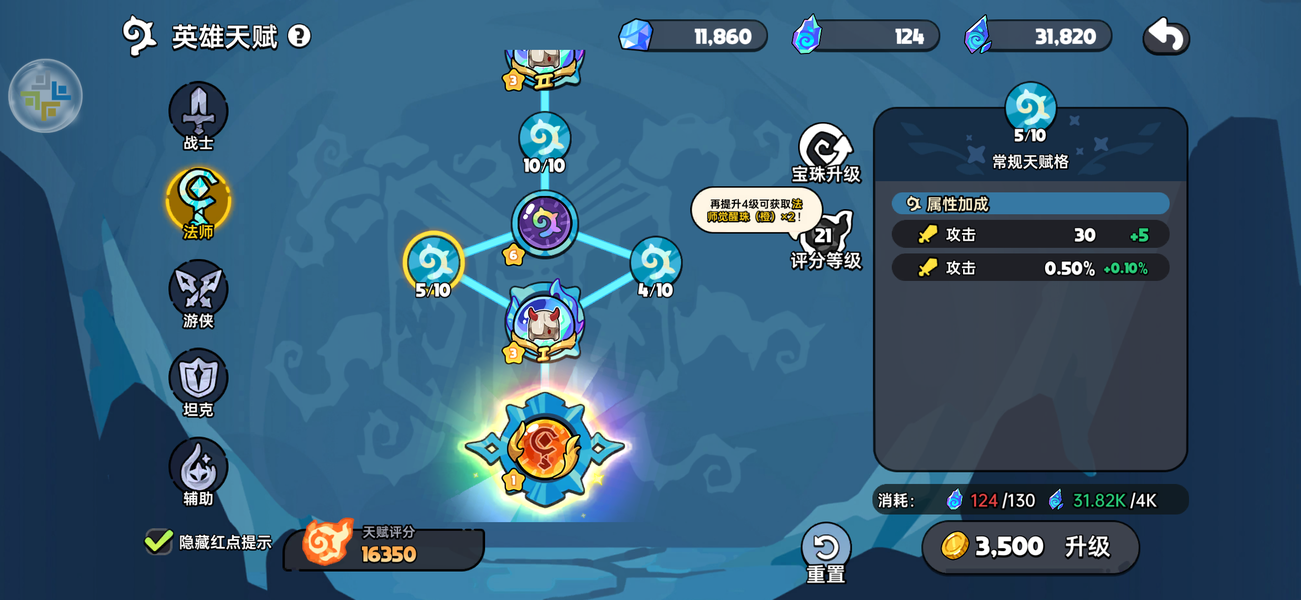The image size is (1301, 600).
Task: Open the floating translucent bubble overlay icon
Action: (45, 96)
